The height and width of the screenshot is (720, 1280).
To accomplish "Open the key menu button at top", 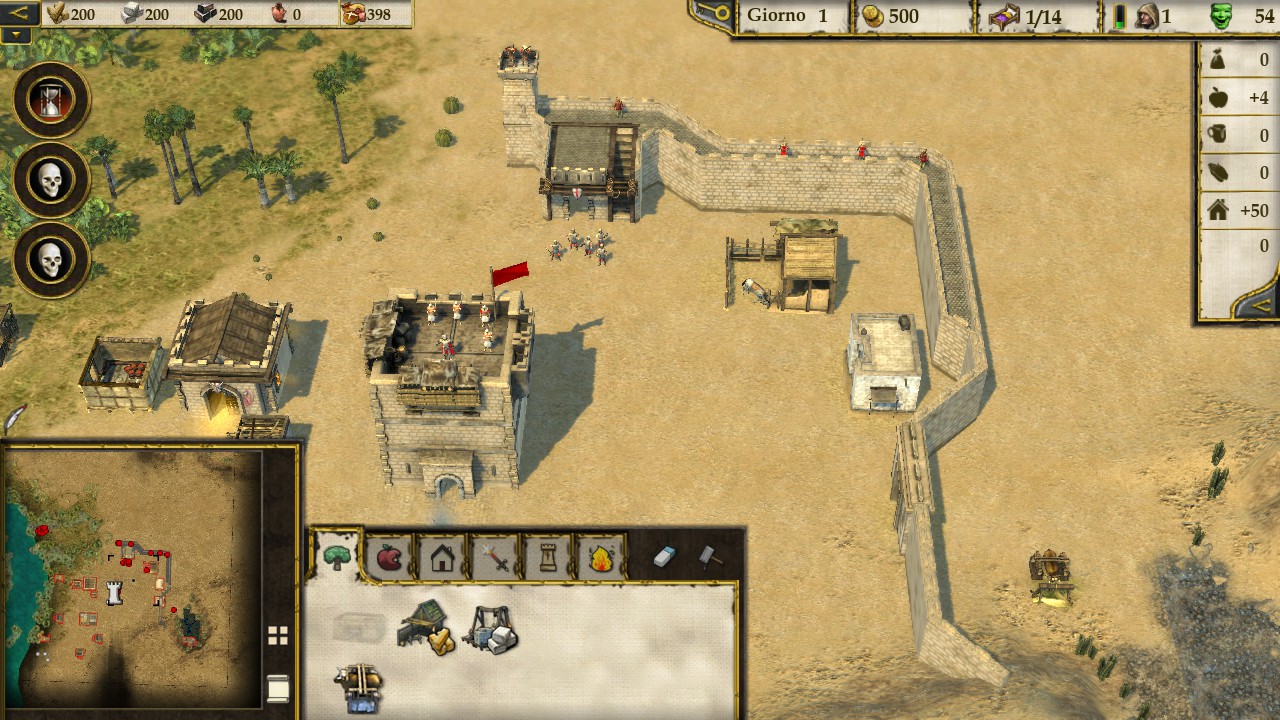I will (713, 14).
